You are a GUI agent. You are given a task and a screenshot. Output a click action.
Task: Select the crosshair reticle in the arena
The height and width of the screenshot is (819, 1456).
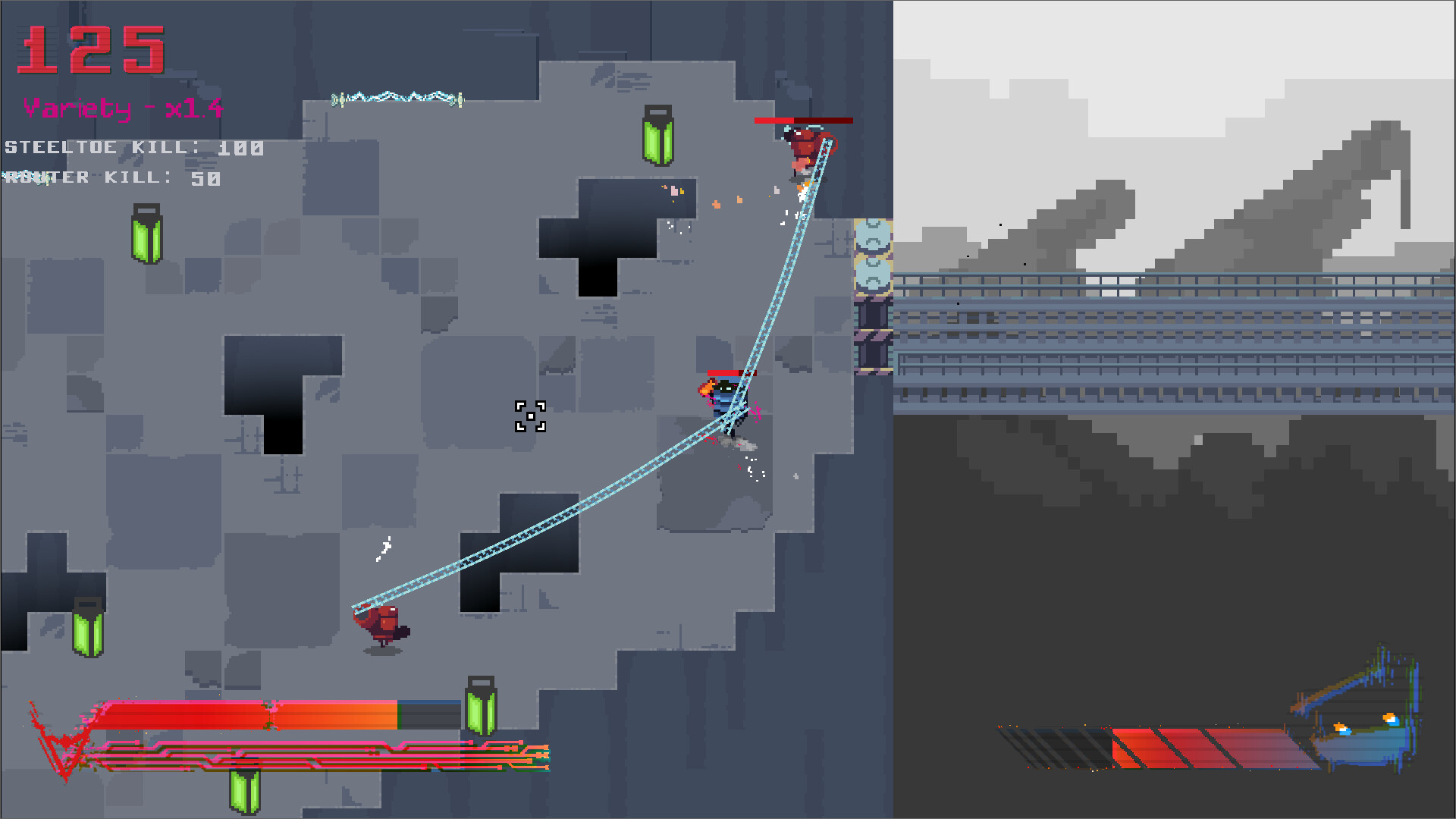(x=532, y=416)
